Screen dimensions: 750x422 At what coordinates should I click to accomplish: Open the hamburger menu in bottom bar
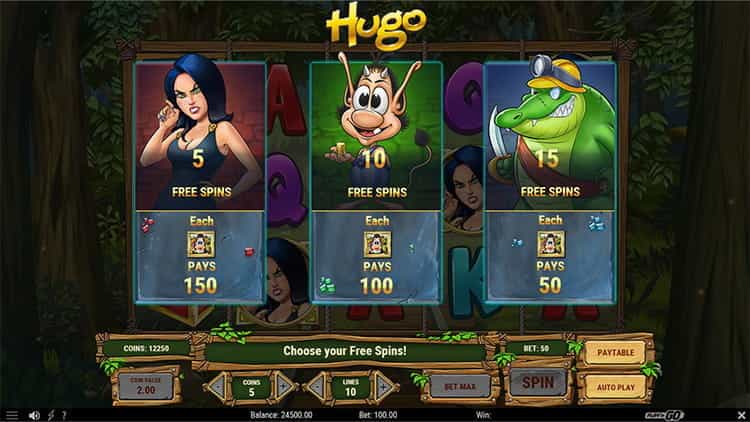12,415
